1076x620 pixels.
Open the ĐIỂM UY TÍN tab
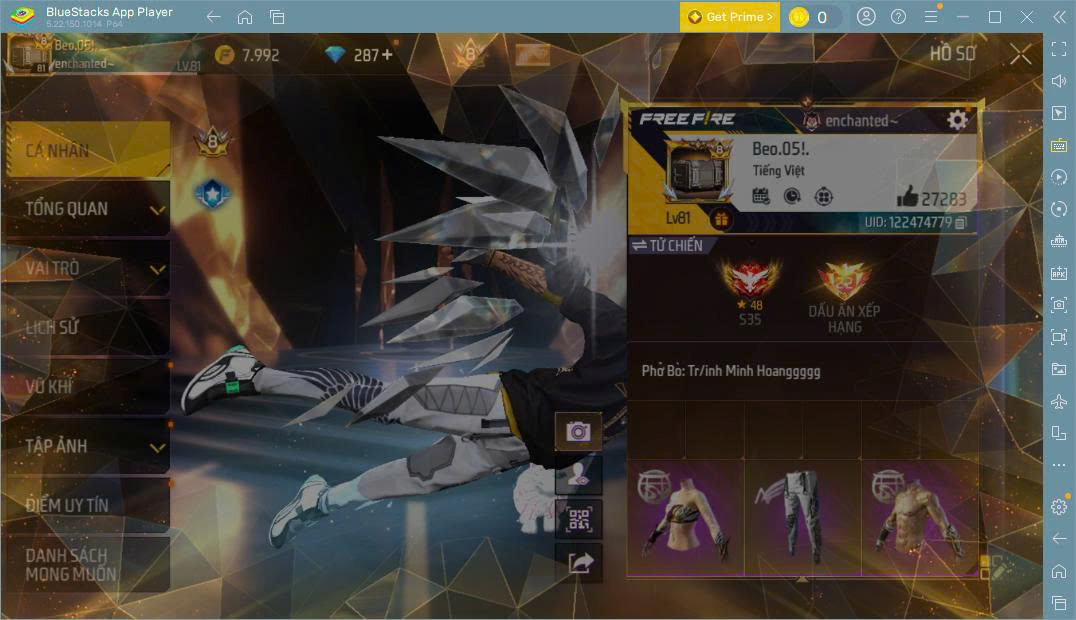86,505
